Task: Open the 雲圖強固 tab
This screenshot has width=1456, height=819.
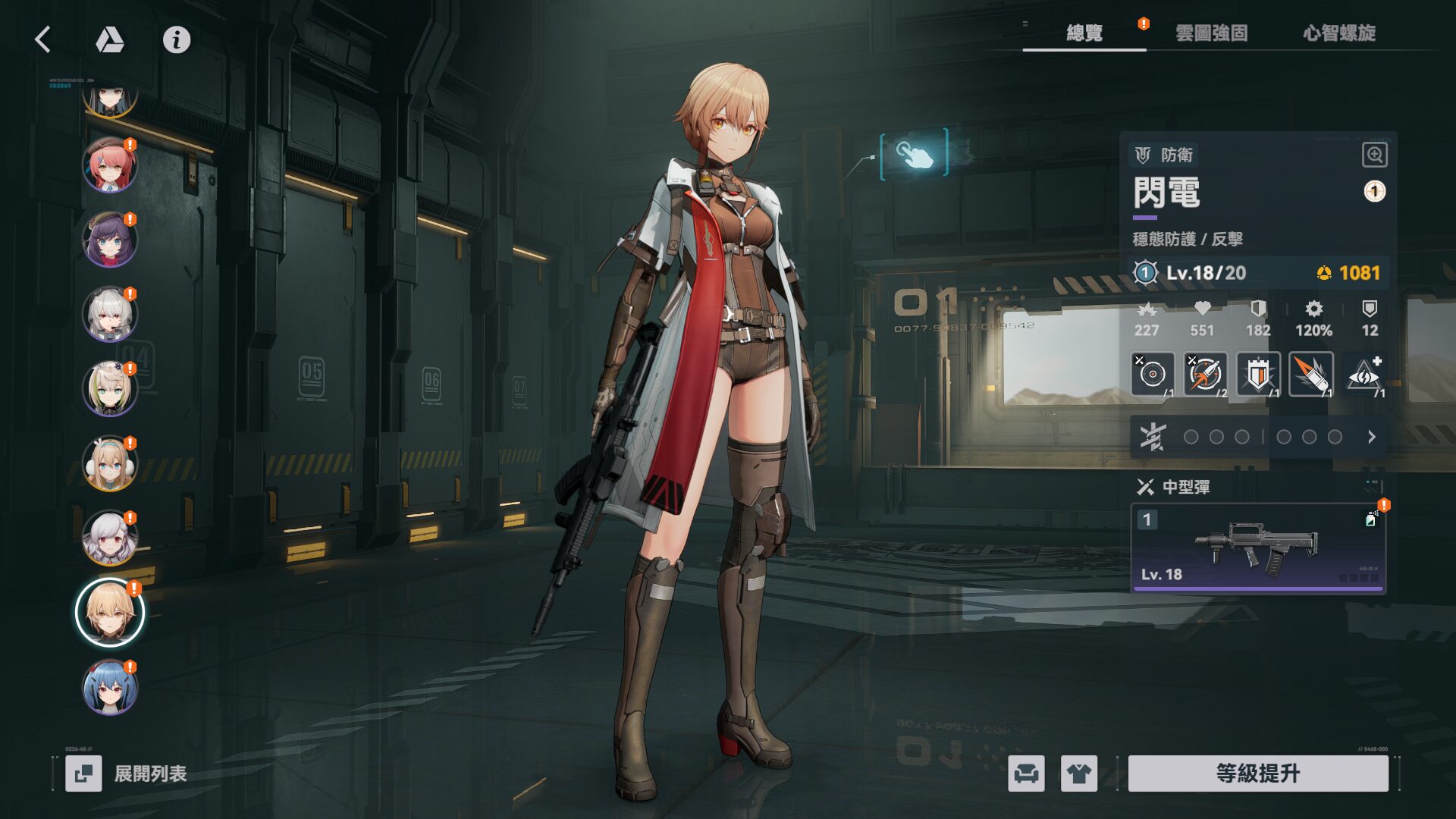Action: pyautogui.click(x=1211, y=33)
